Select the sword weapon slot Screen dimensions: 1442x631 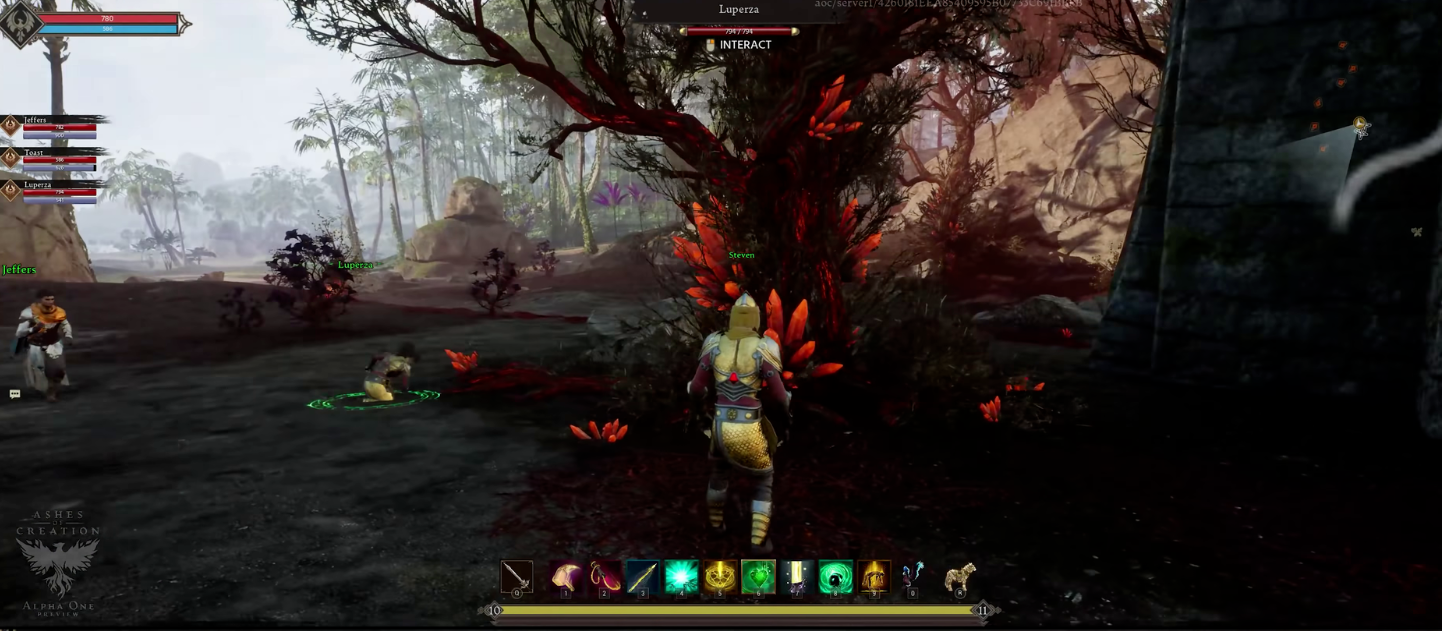[x=517, y=577]
